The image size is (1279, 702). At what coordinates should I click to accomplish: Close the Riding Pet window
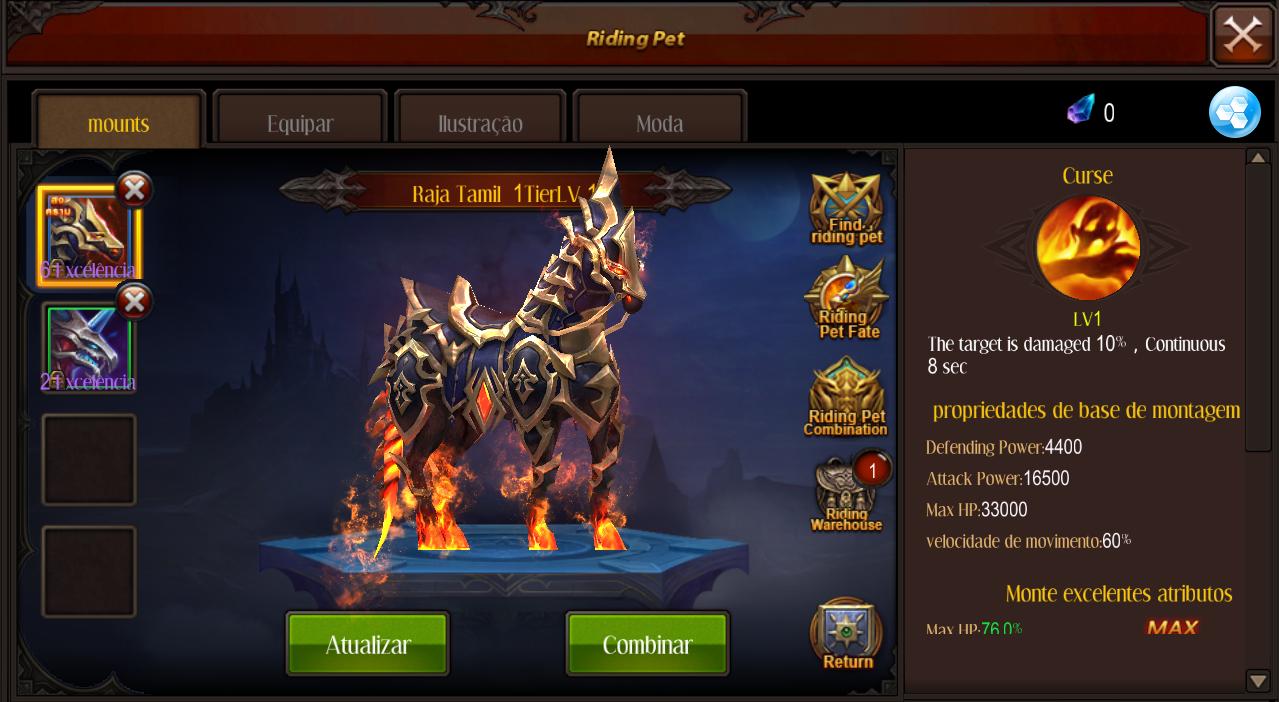click(x=1243, y=36)
